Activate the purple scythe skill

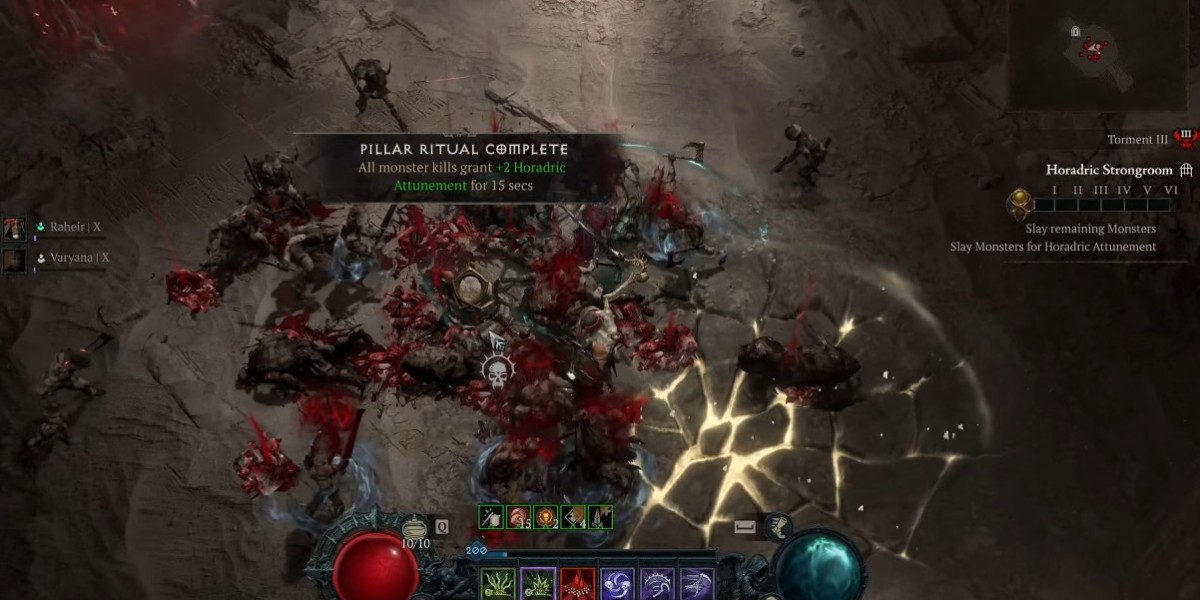[697, 584]
